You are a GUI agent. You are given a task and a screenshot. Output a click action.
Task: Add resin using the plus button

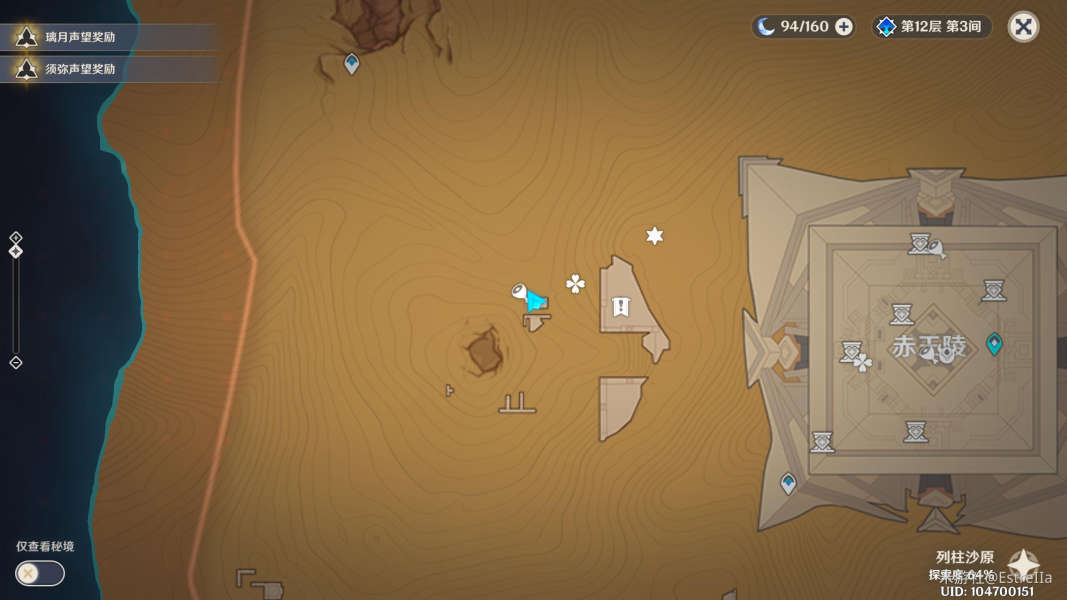(844, 27)
